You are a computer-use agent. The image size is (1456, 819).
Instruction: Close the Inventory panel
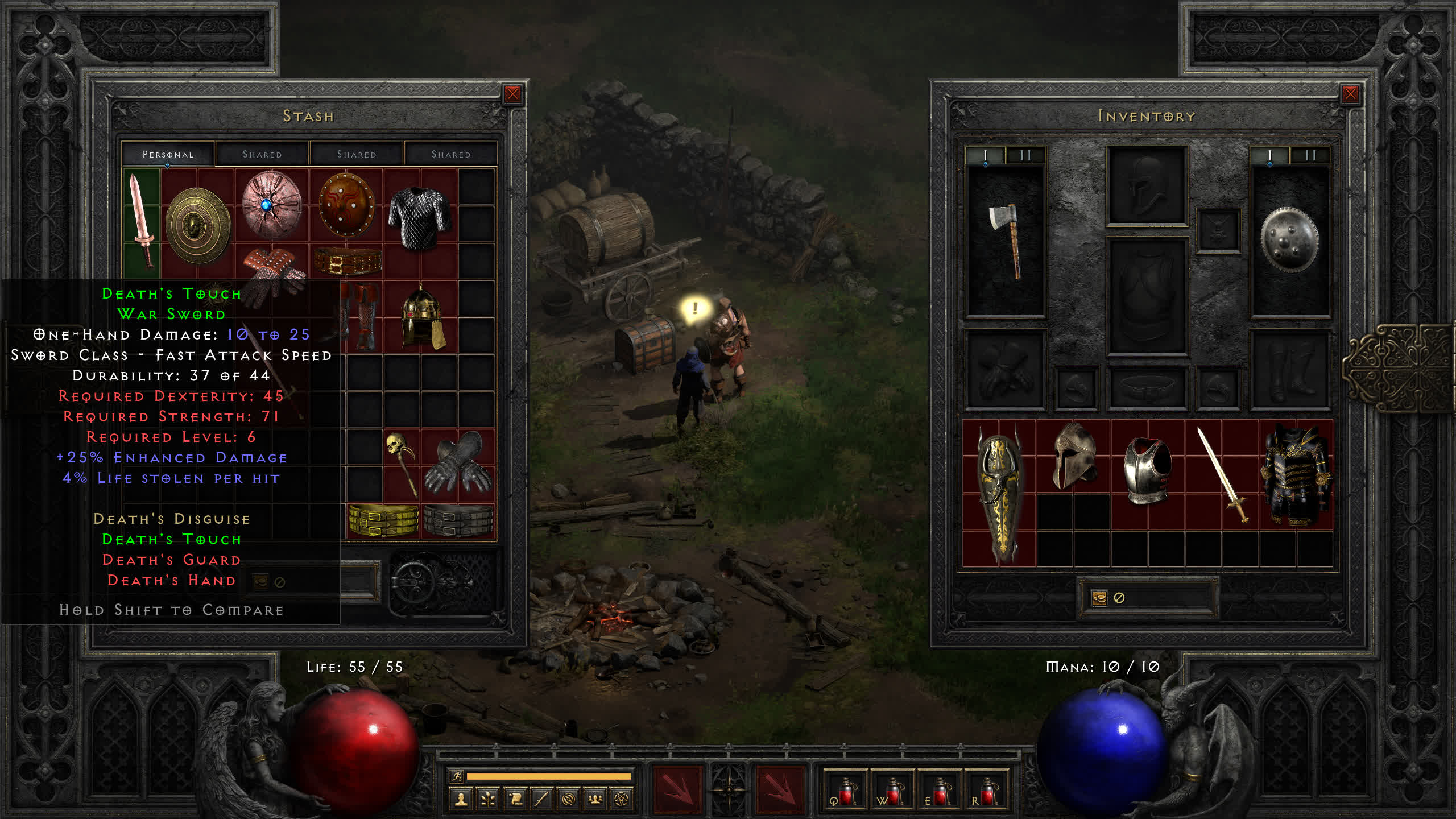(x=1350, y=94)
